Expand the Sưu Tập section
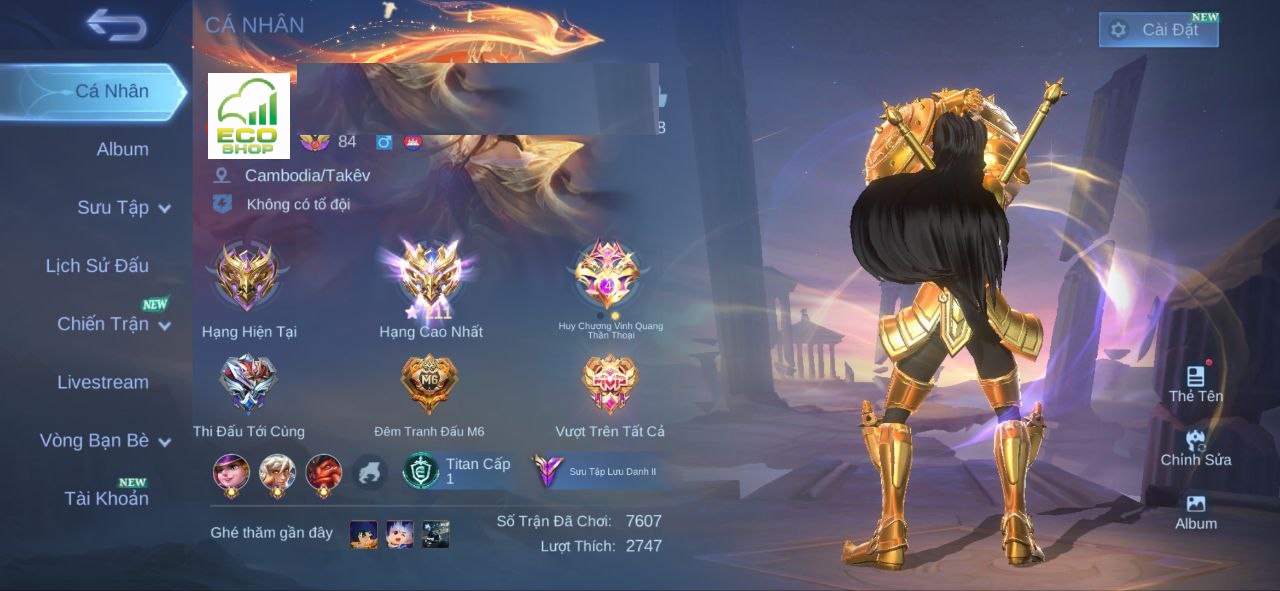 tap(123, 208)
